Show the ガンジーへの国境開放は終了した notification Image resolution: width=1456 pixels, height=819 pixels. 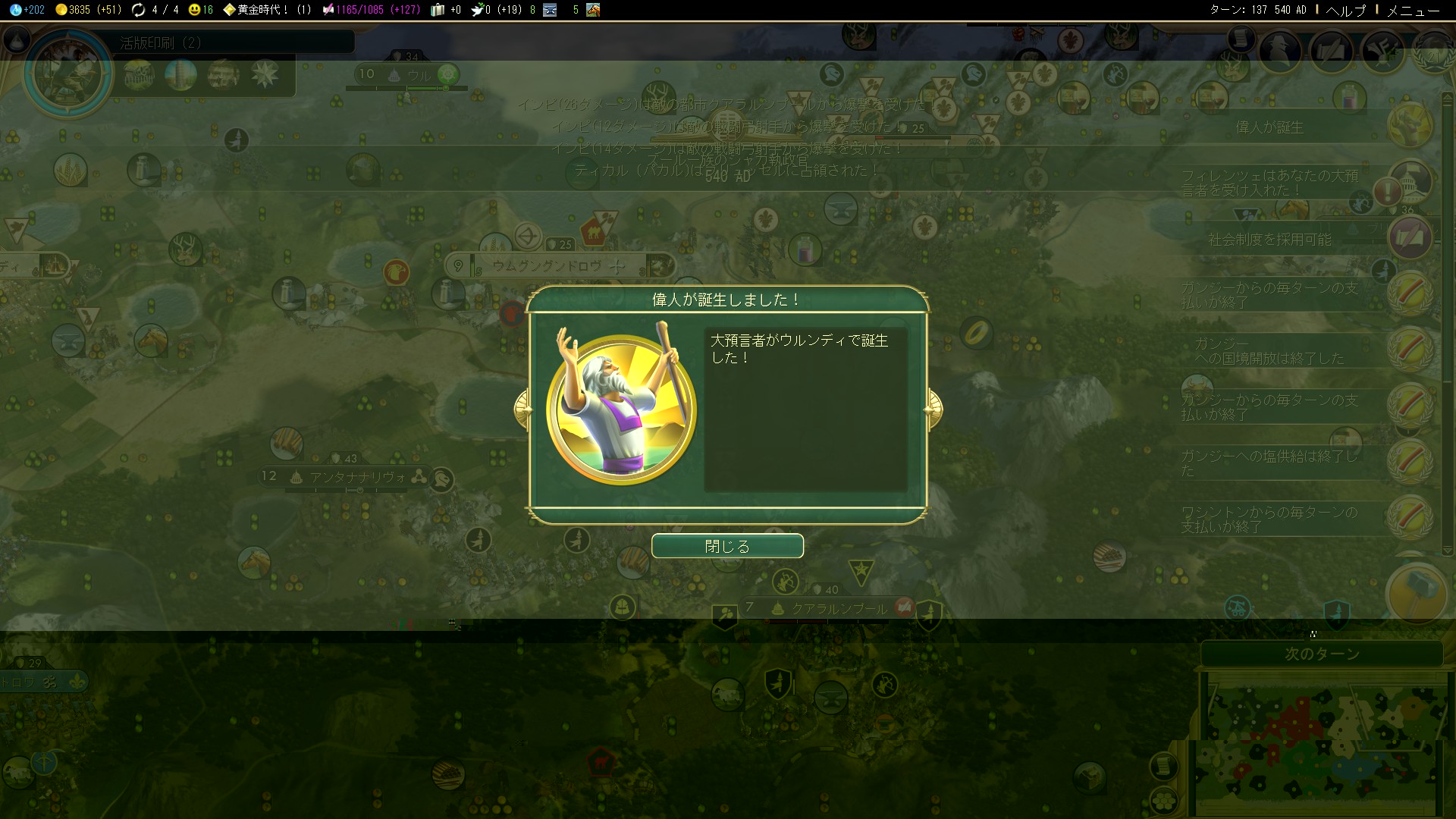click(1270, 351)
